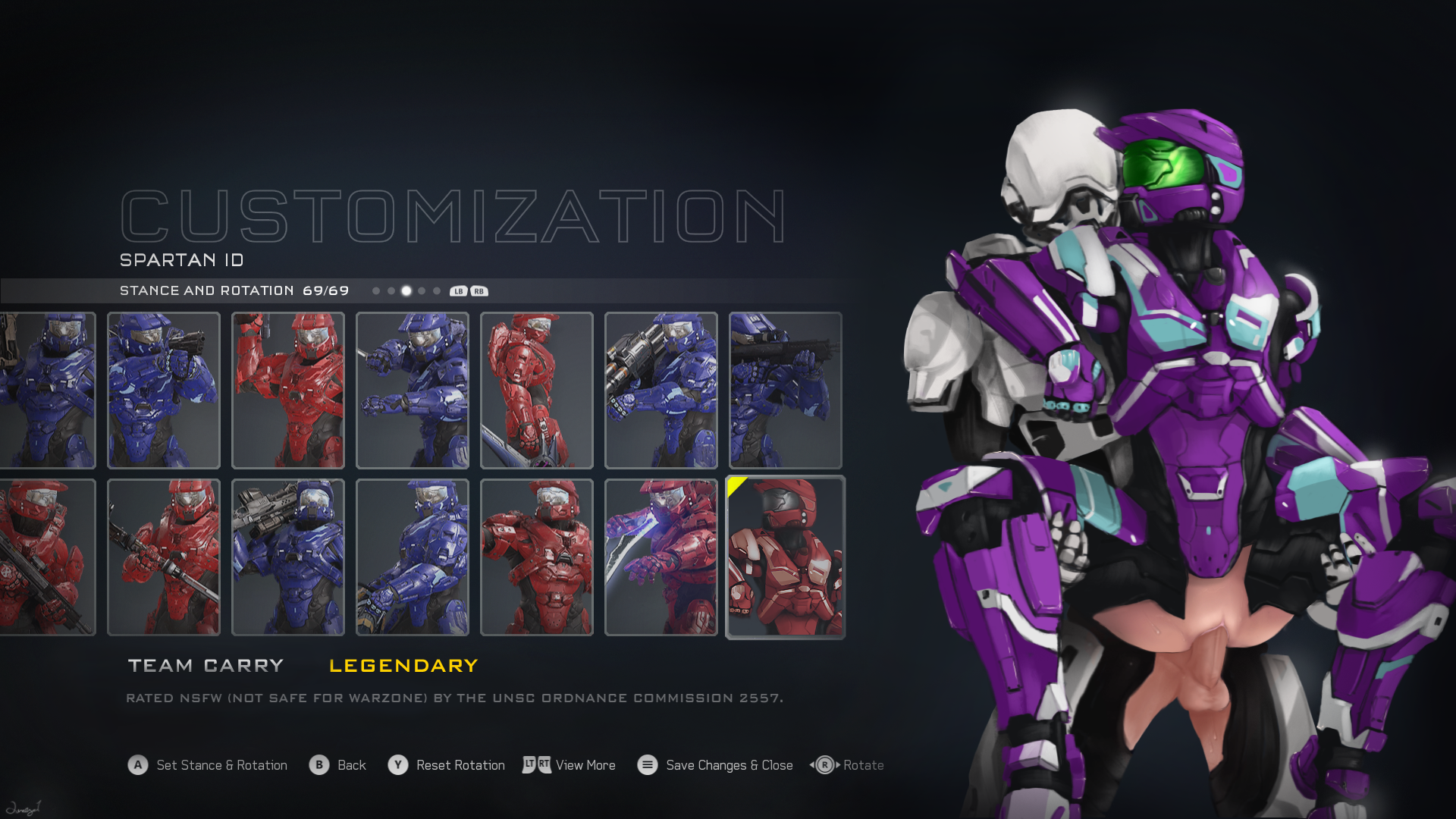Image resolution: width=1456 pixels, height=819 pixels.
Task: Pick the blue Spartan holding a heavy launcher
Action: 661,390
